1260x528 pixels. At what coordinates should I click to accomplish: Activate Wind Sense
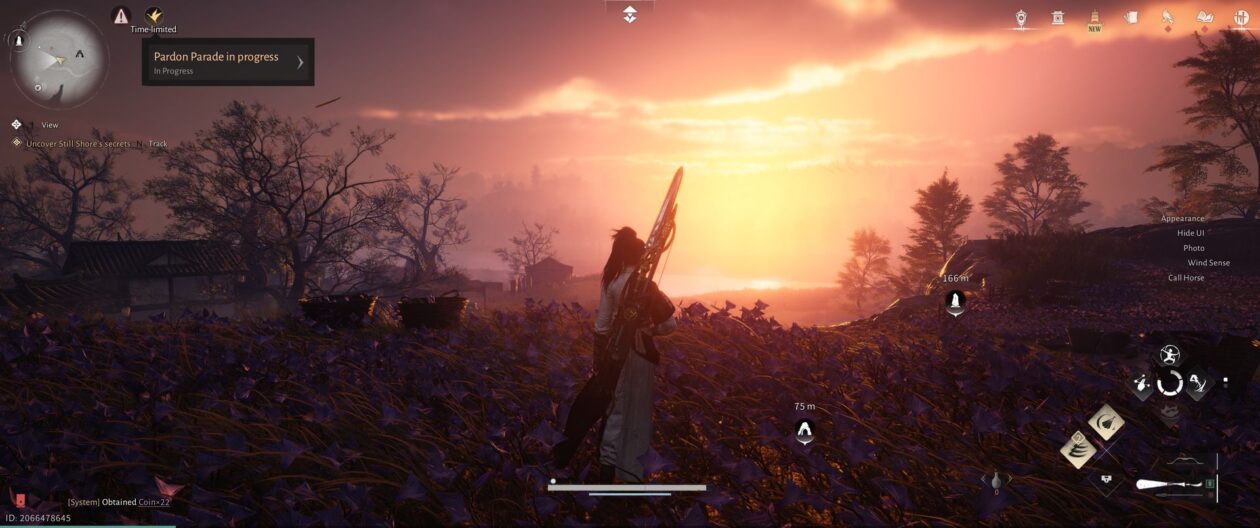click(x=1208, y=263)
